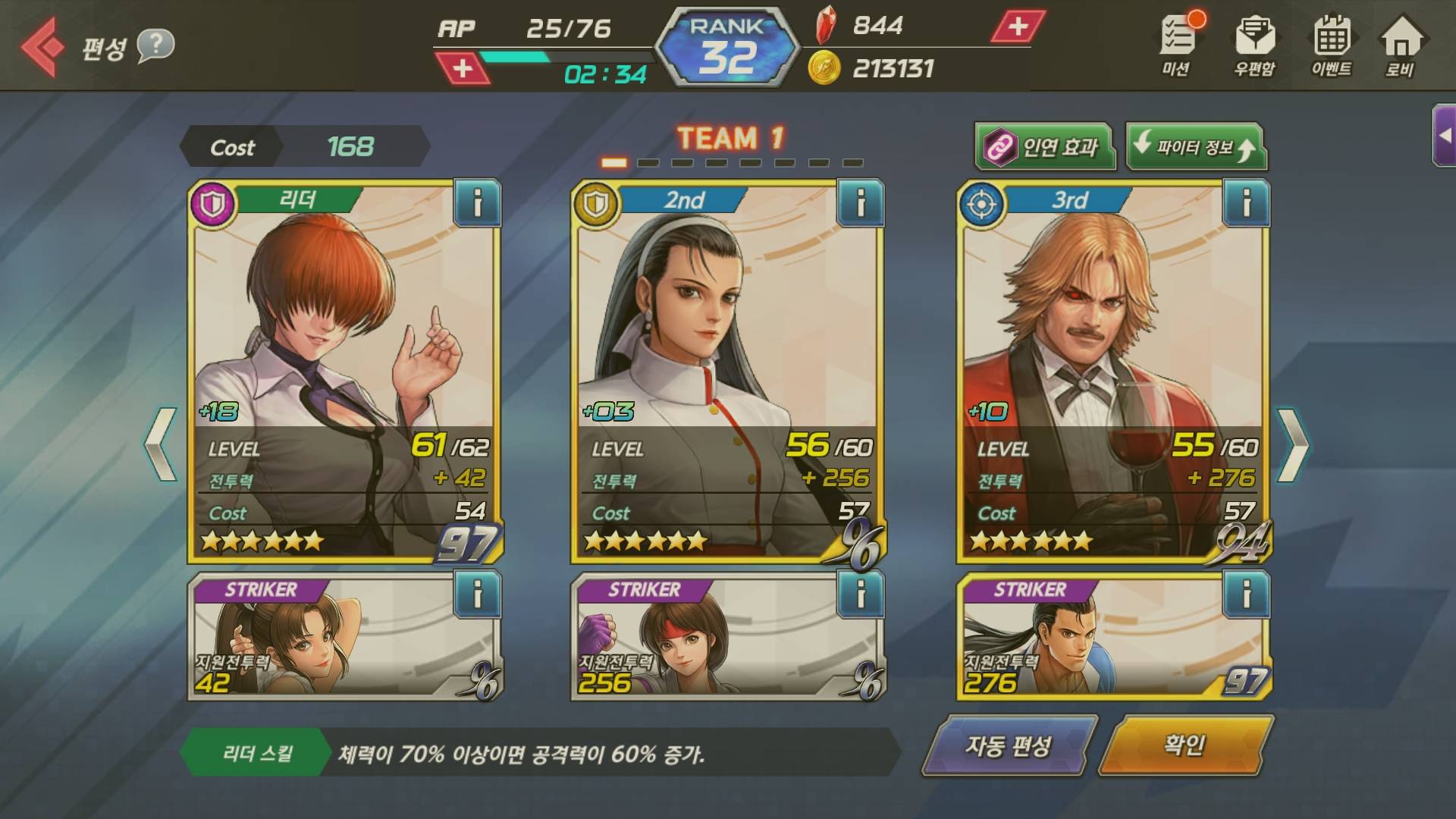1456x819 pixels.
Task: Switch to the previous team arrow
Action: coord(161,445)
